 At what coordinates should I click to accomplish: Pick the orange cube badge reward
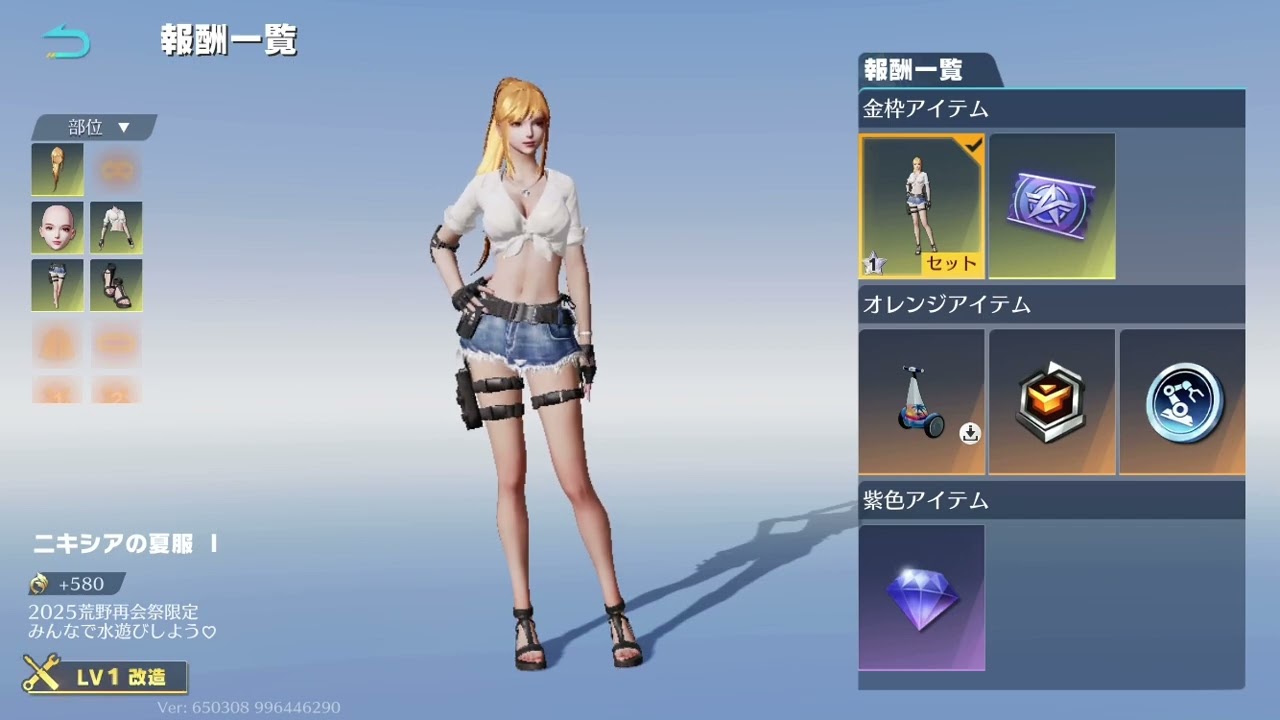point(1051,401)
